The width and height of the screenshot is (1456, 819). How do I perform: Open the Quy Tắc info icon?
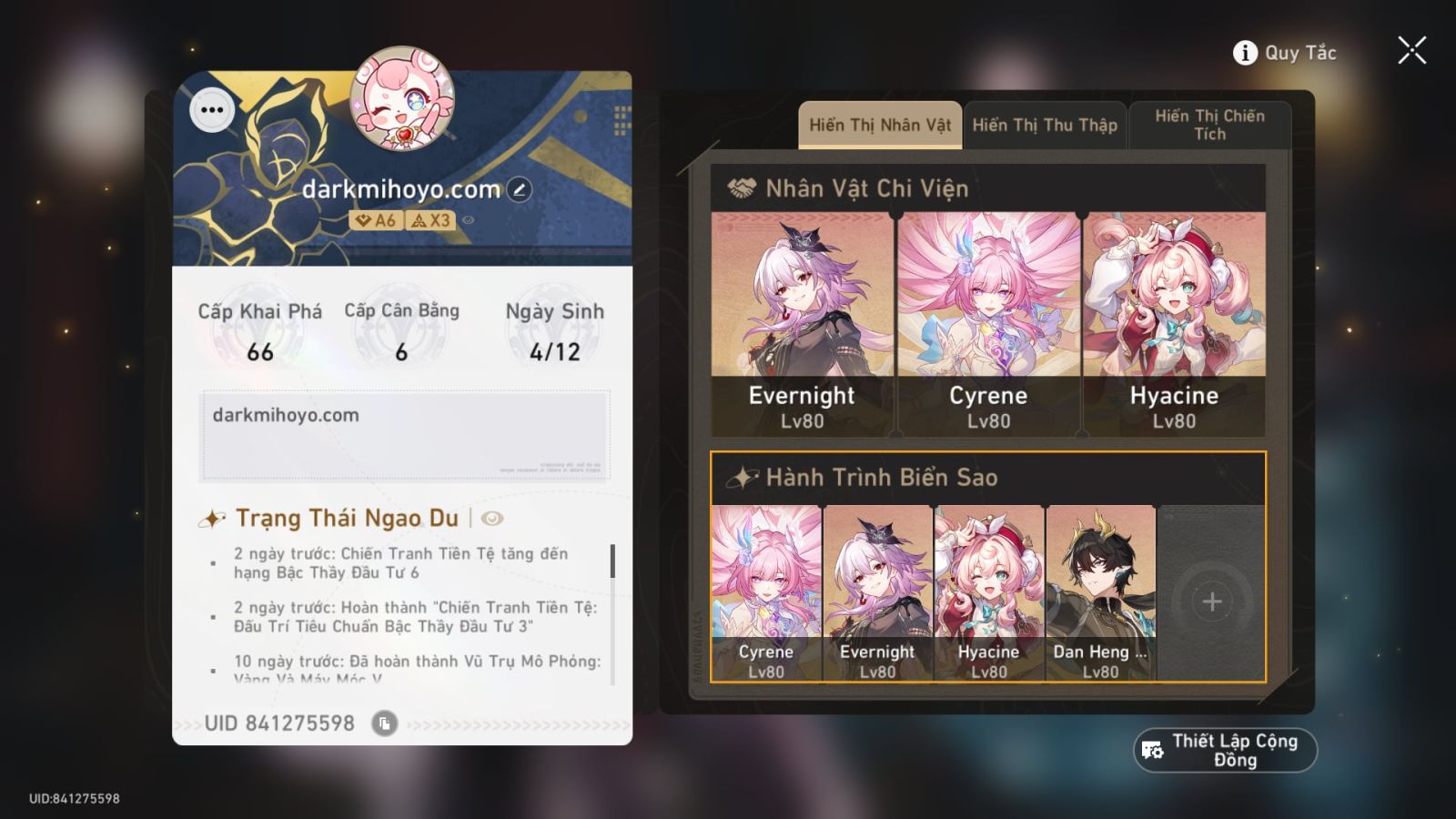(1243, 52)
